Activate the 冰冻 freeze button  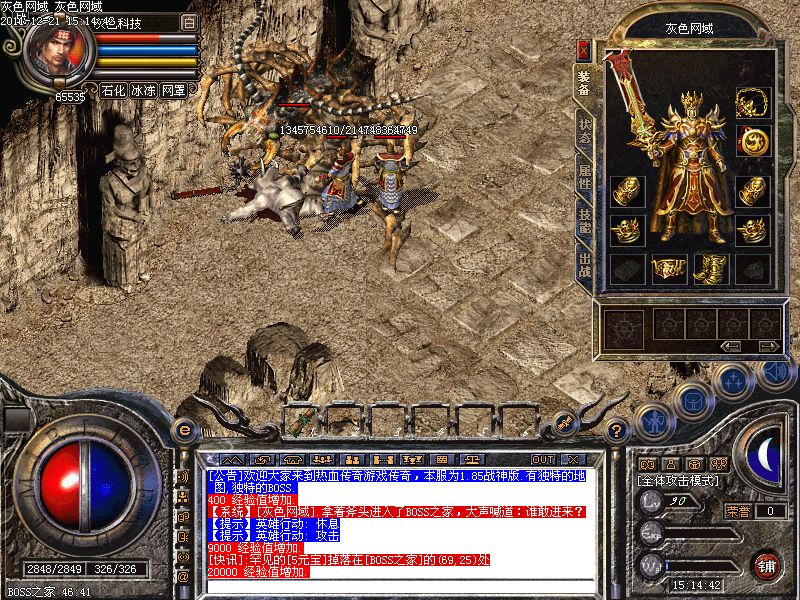[x=143, y=90]
